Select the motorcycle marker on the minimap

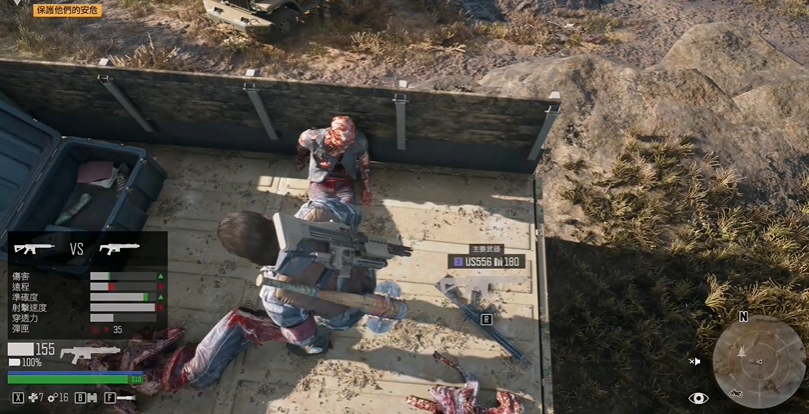[735, 393]
